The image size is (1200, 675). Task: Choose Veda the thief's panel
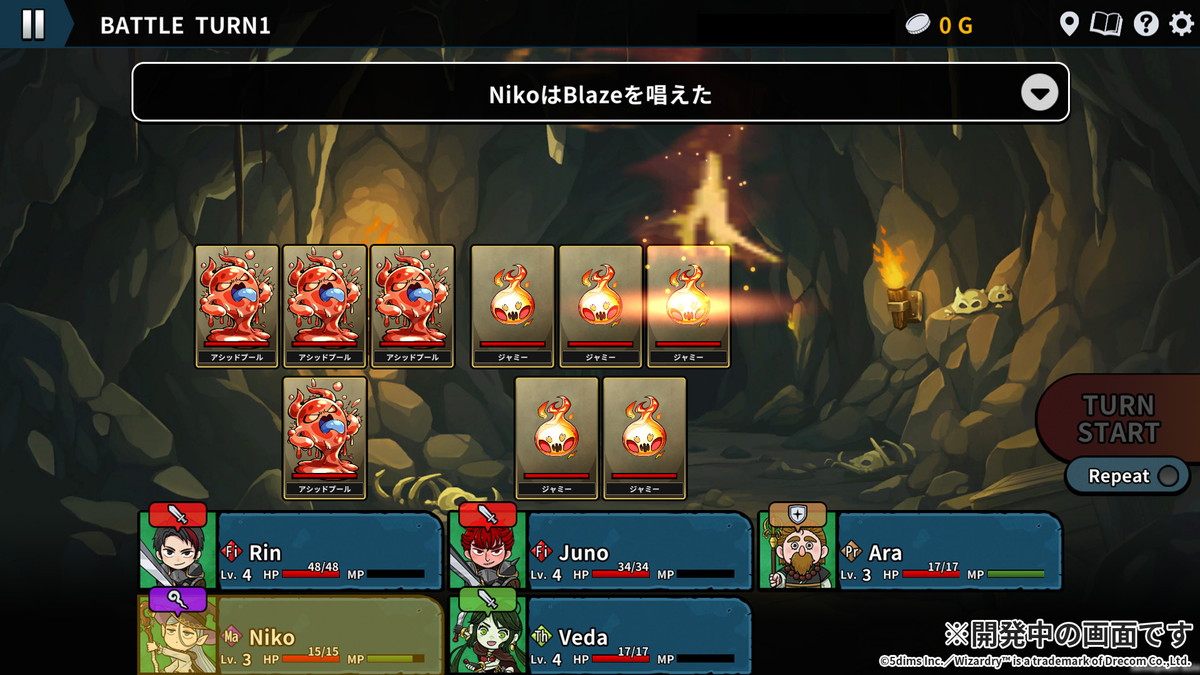pyautogui.click(x=602, y=636)
